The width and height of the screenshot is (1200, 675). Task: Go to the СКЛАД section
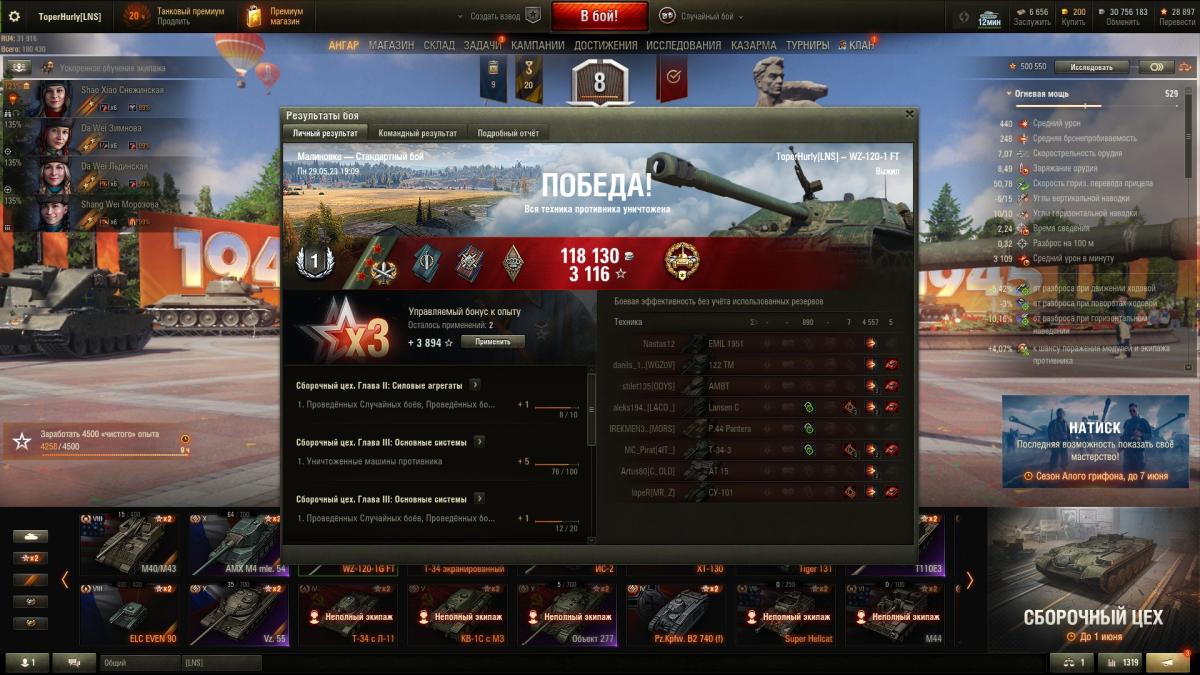(439, 45)
